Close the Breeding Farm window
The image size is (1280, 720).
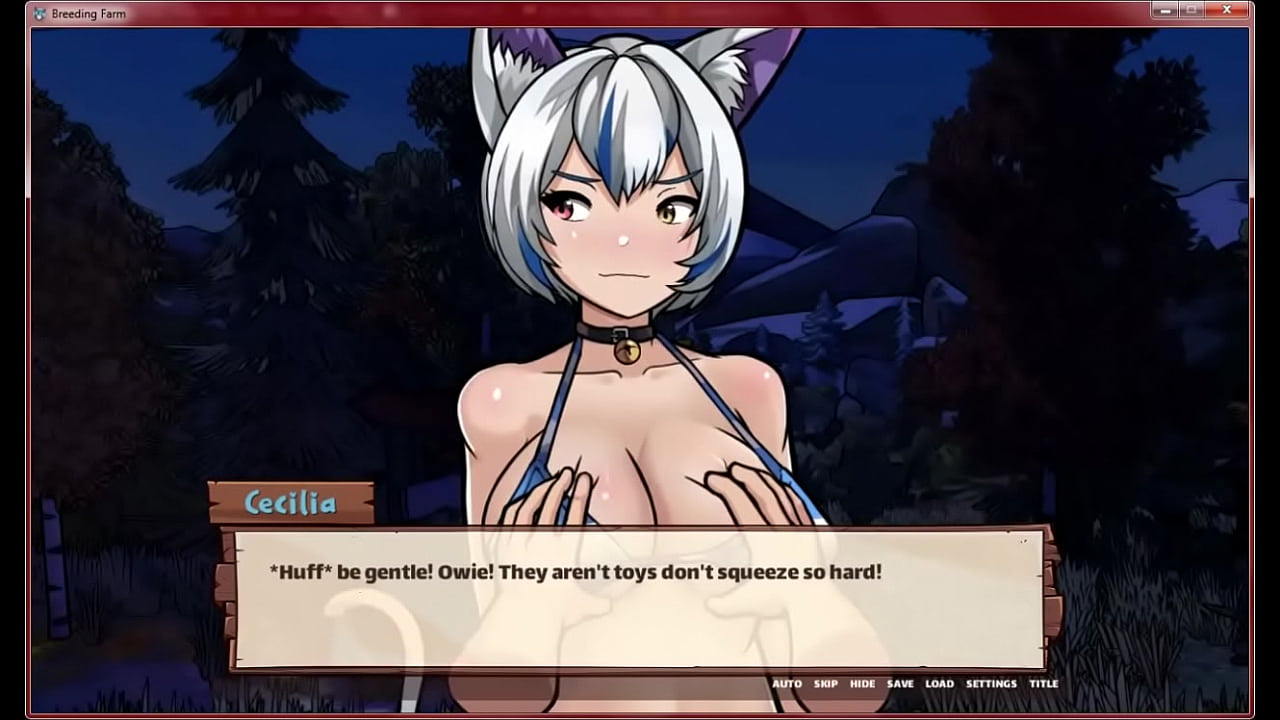click(x=1226, y=10)
